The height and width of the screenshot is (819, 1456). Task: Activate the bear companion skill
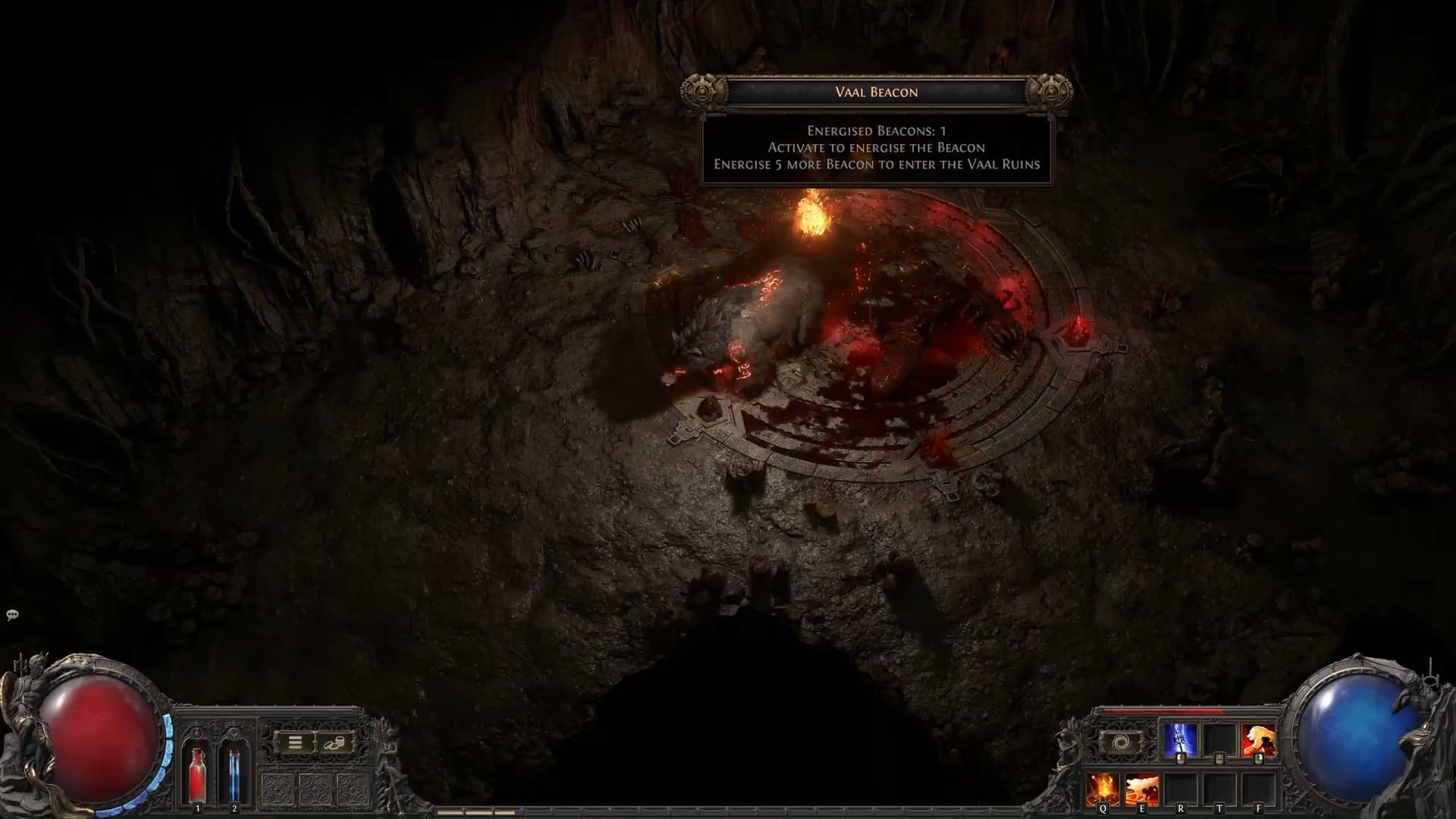1257,740
